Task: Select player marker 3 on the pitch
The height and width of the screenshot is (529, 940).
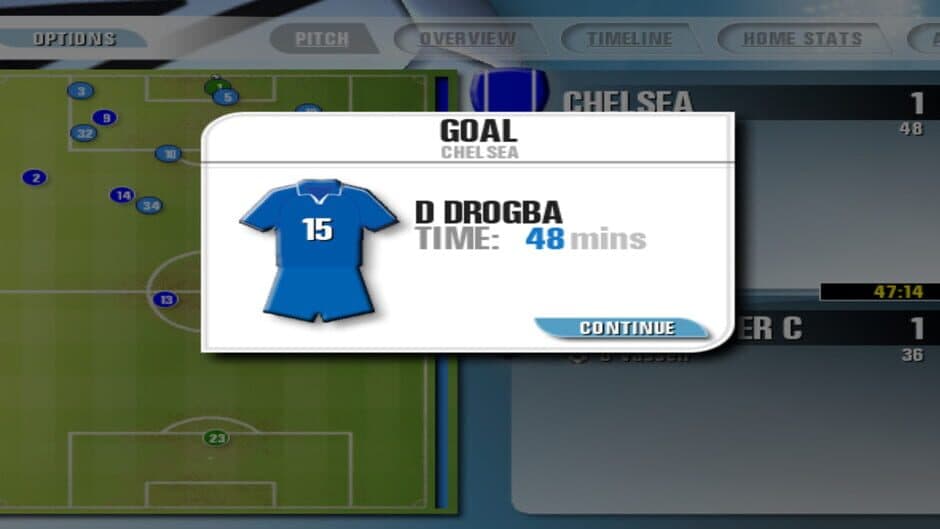Action: (x=80, y=91)
